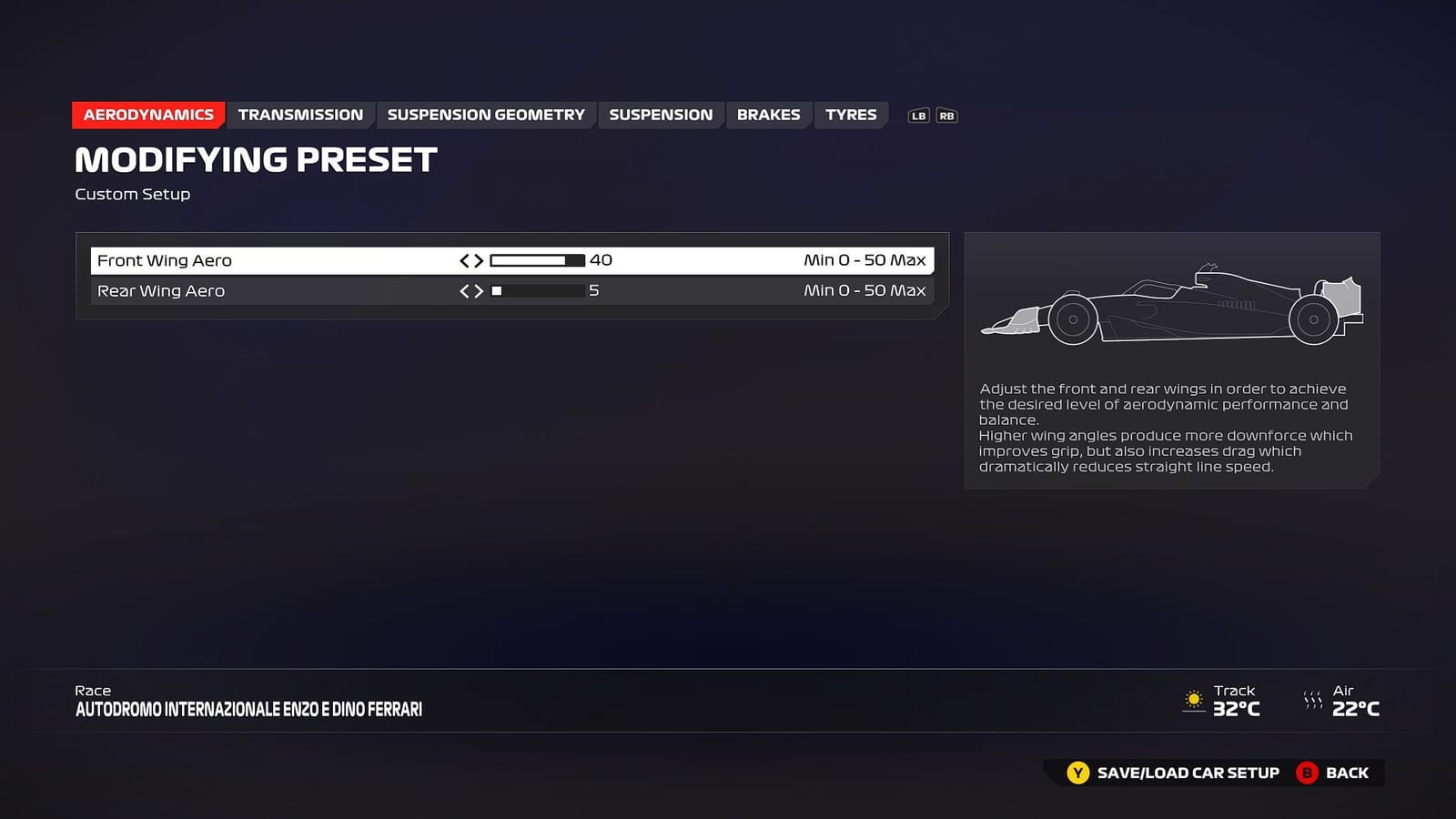Click the yellow Y controller button icon
Screen dimensions: 1456x819
[1078, 773]
